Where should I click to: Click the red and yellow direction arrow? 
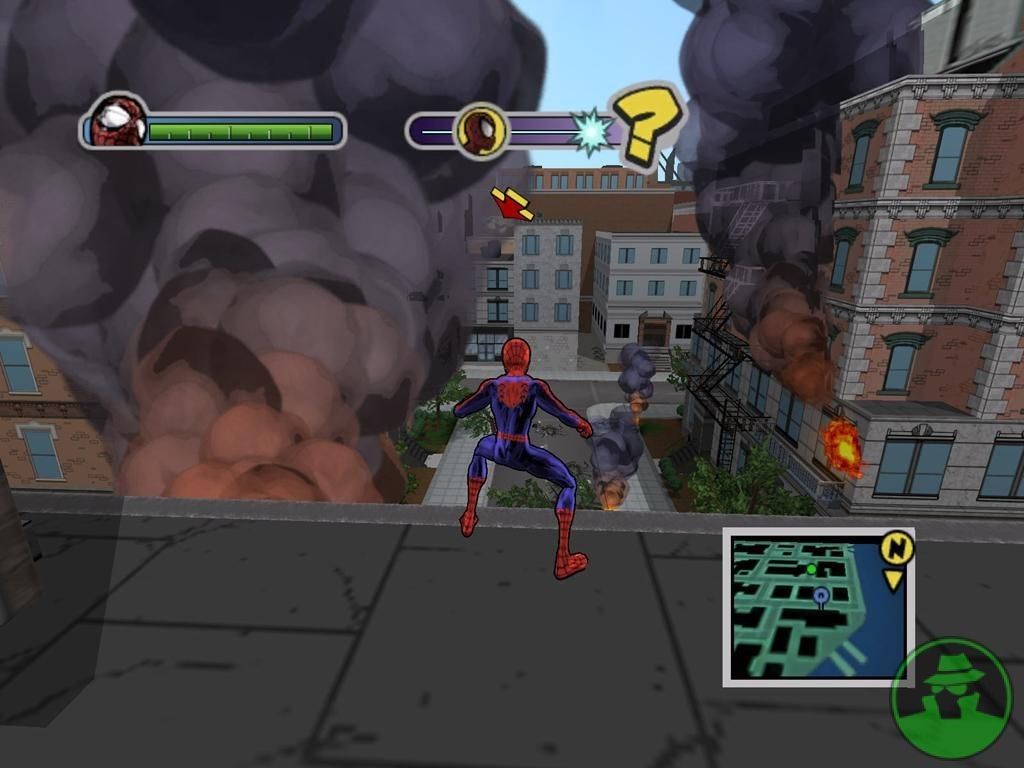click(x=512, y=203)
